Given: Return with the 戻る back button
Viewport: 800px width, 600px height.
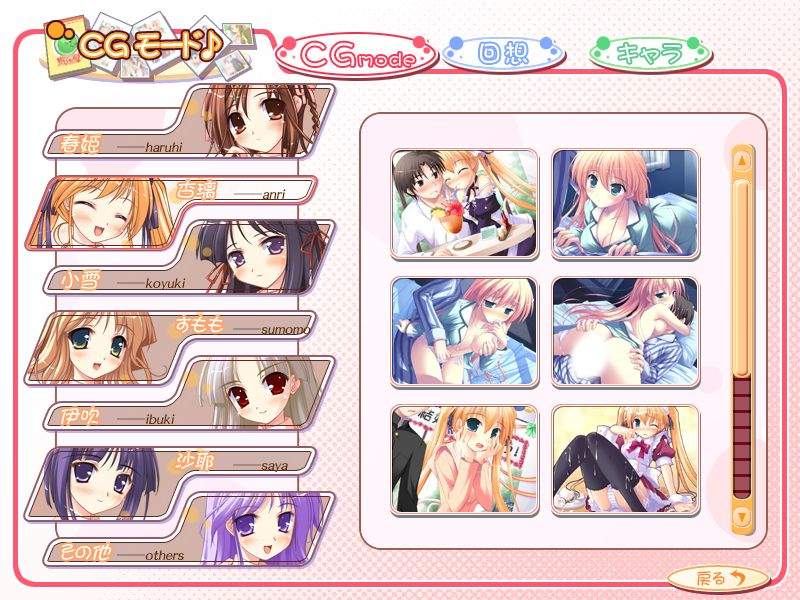Looking at the screenshot, I should [719, 577].
